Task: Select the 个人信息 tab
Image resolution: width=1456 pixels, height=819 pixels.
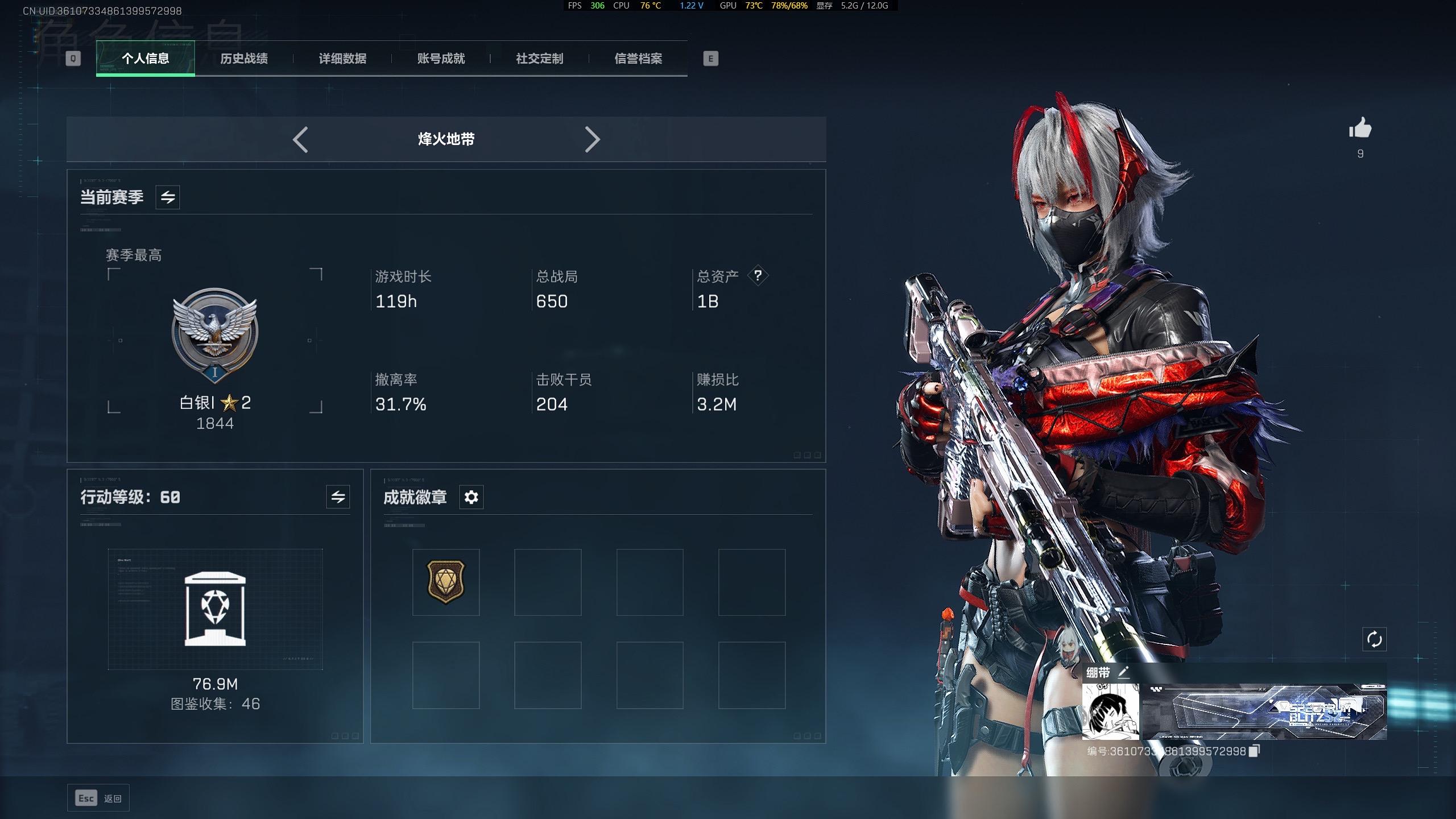Action: [x=146, y=59]
